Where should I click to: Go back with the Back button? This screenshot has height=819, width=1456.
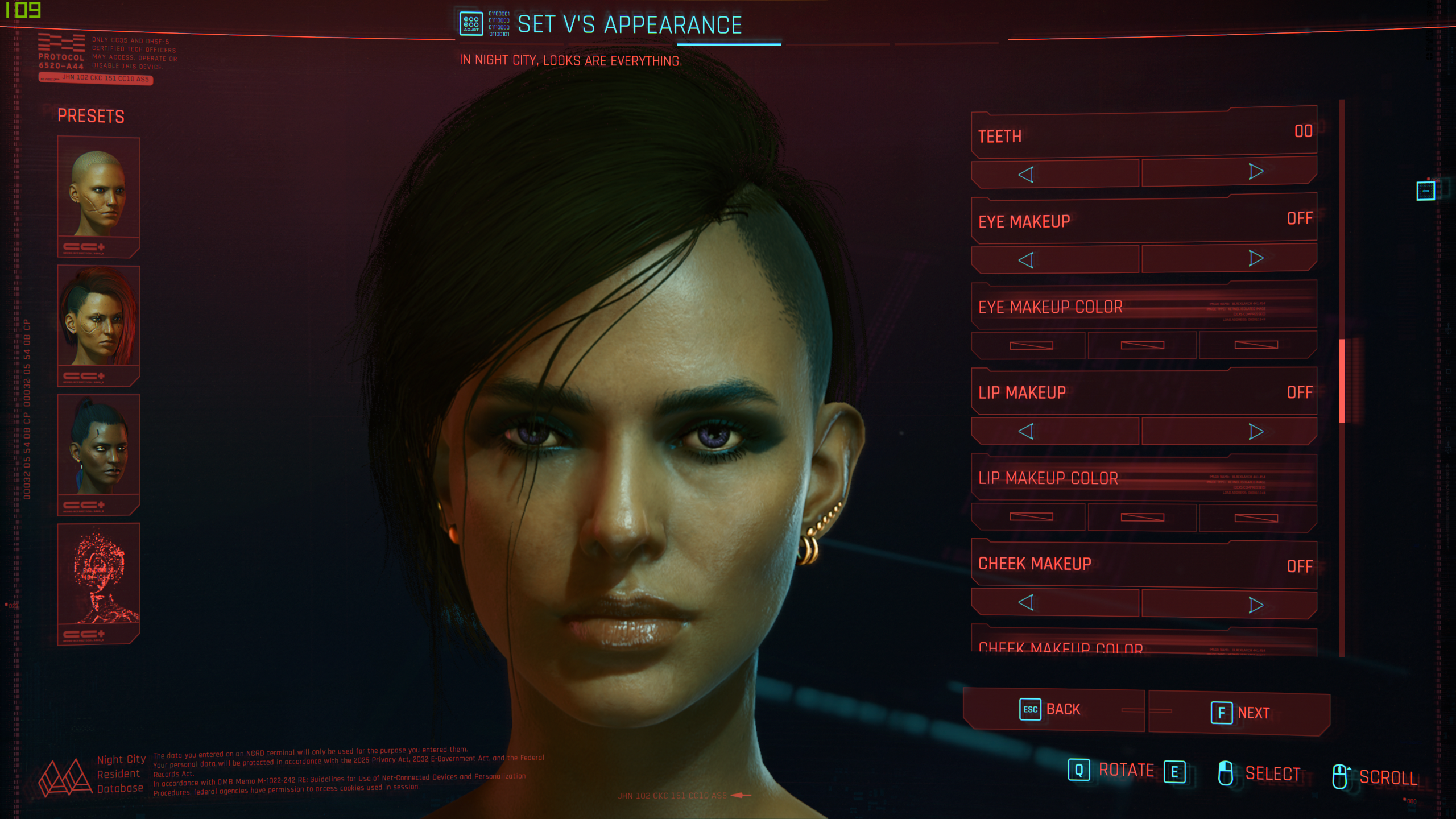coord(1052,710)
